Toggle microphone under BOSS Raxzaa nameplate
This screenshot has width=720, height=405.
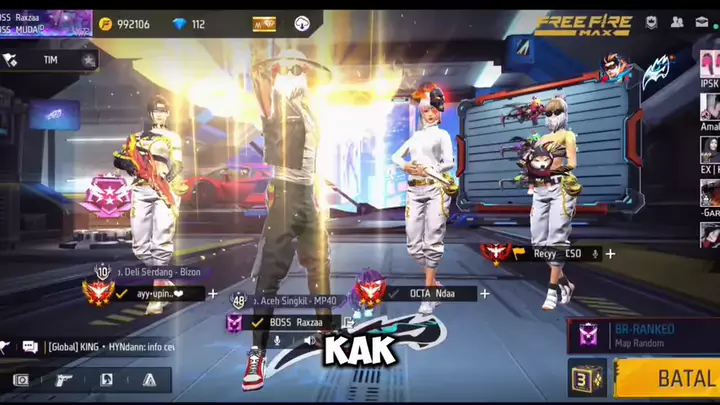pyautogui.click(x=277, y=341)
